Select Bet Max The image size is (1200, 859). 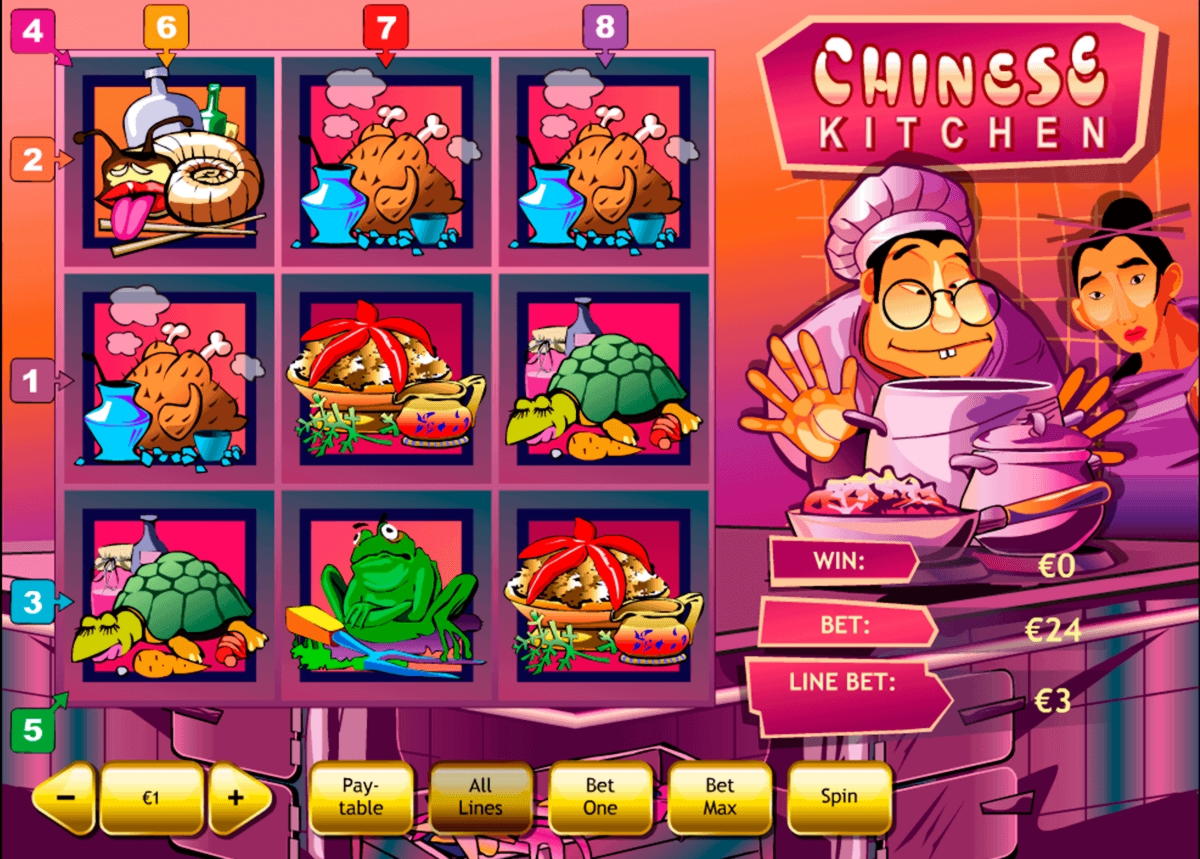[719, 797]
